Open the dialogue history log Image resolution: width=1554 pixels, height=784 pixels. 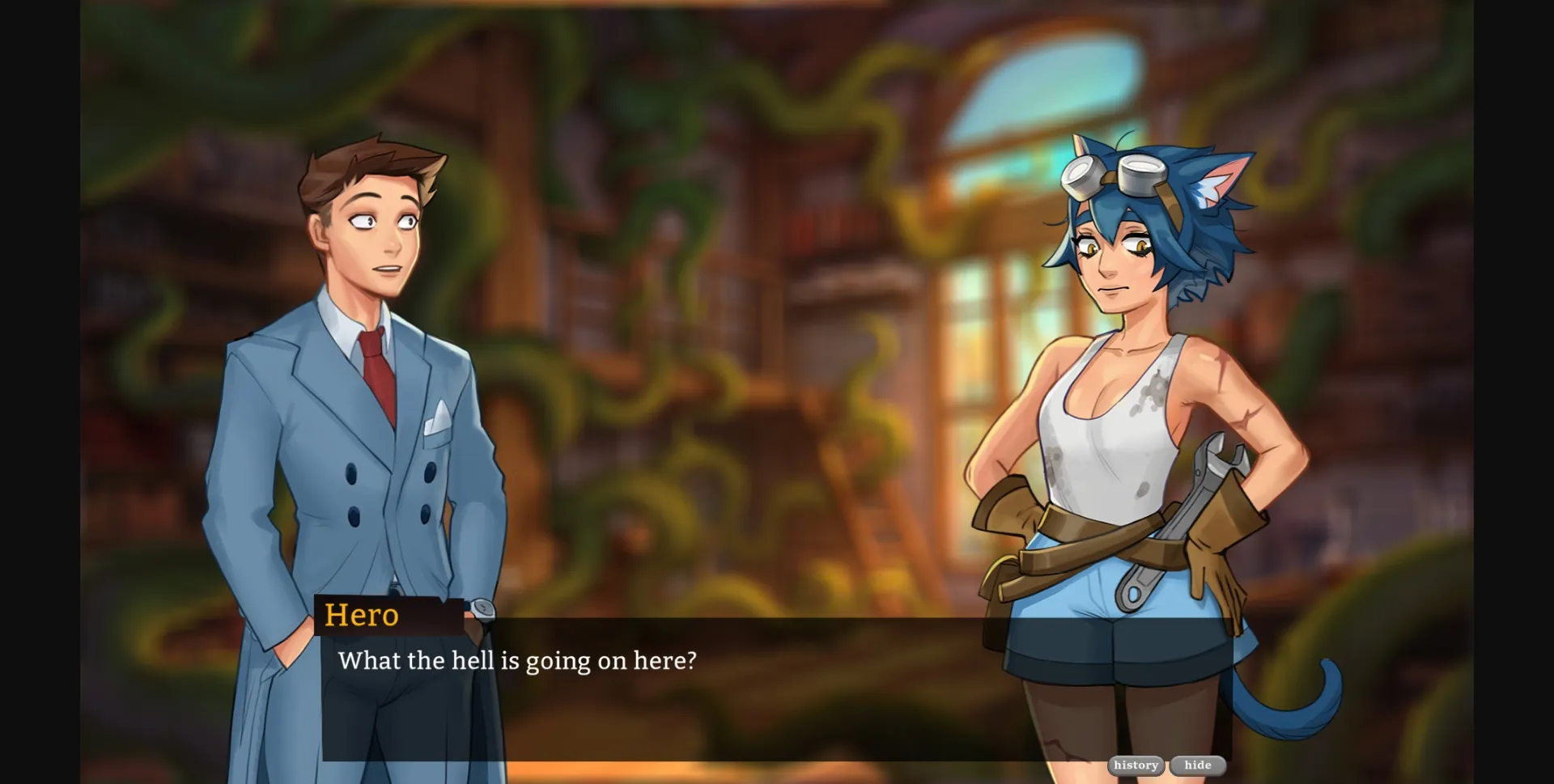pos(1136,765)
